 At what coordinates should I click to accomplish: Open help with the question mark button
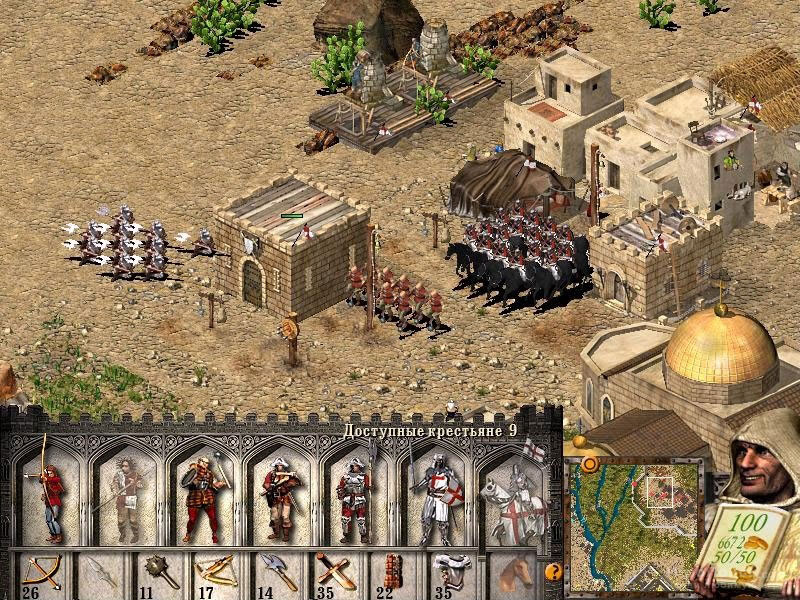click(551, 573)
